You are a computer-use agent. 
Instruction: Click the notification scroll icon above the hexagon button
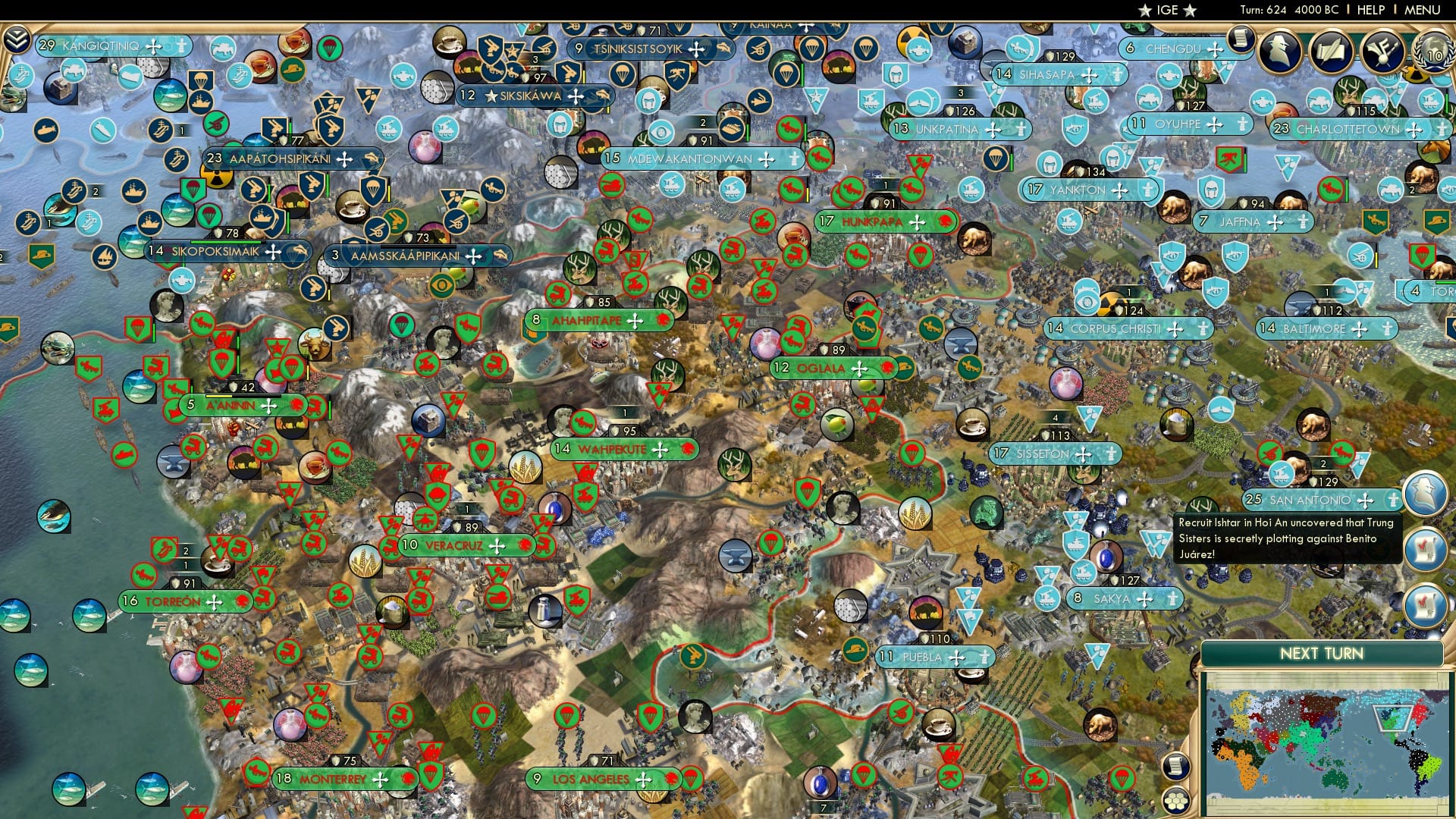tap(1177, 764)
